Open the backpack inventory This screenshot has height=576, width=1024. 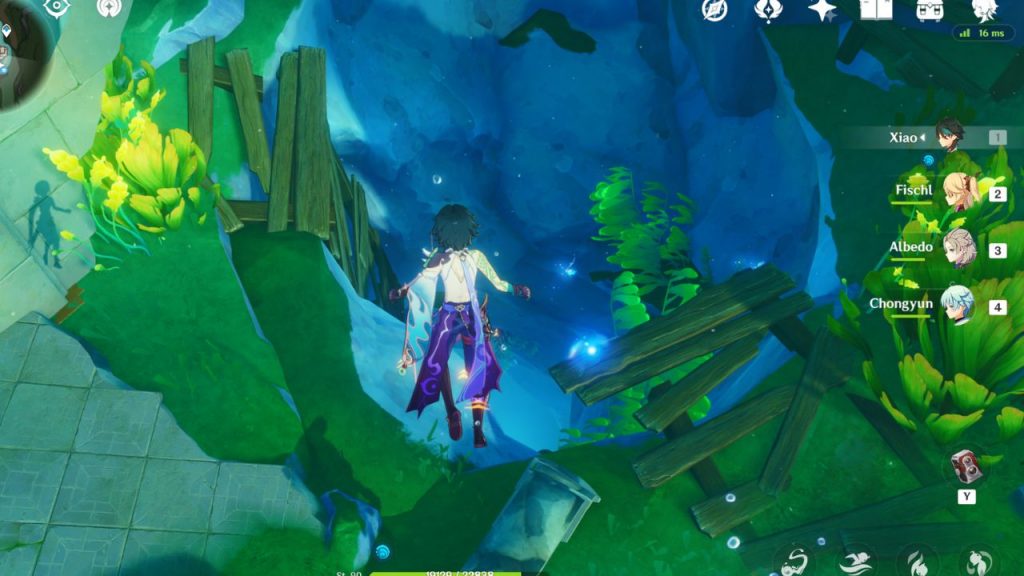(930, 10)
